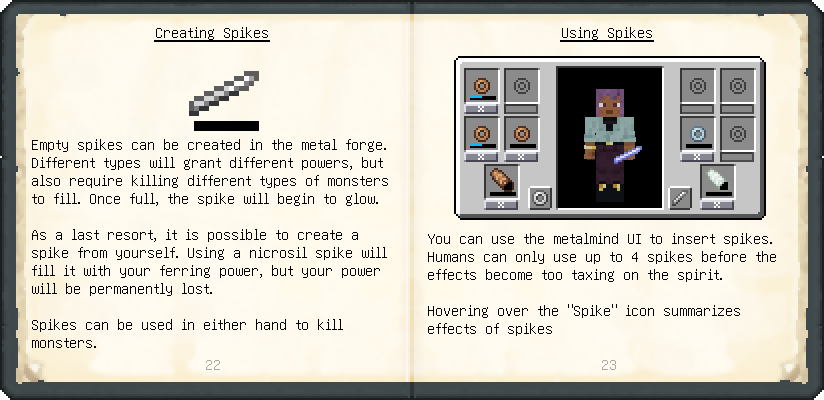824x400 pixels.
Task: Click the Spike icon button
Action: [x=680, y=198]
